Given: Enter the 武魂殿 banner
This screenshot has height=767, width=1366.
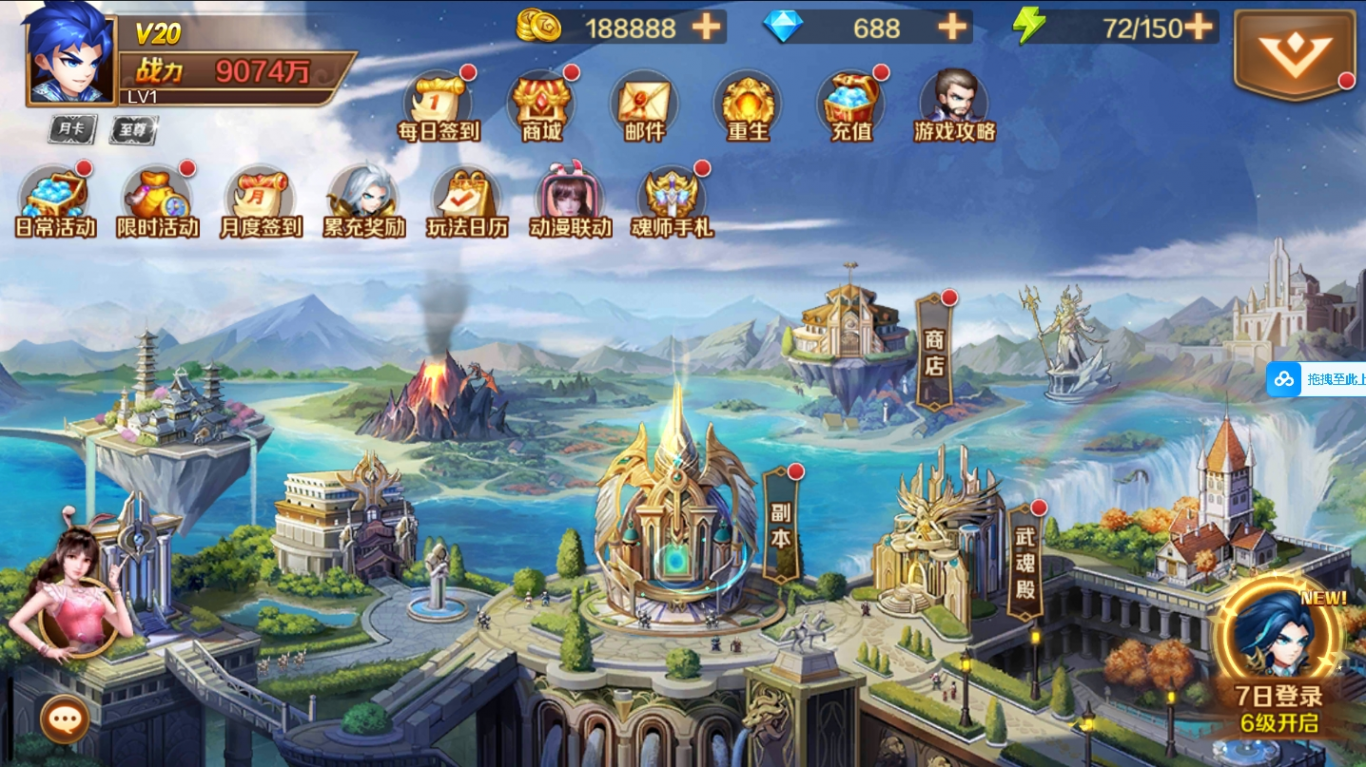Looking at the screenshot, I should tap(1025, 560).
